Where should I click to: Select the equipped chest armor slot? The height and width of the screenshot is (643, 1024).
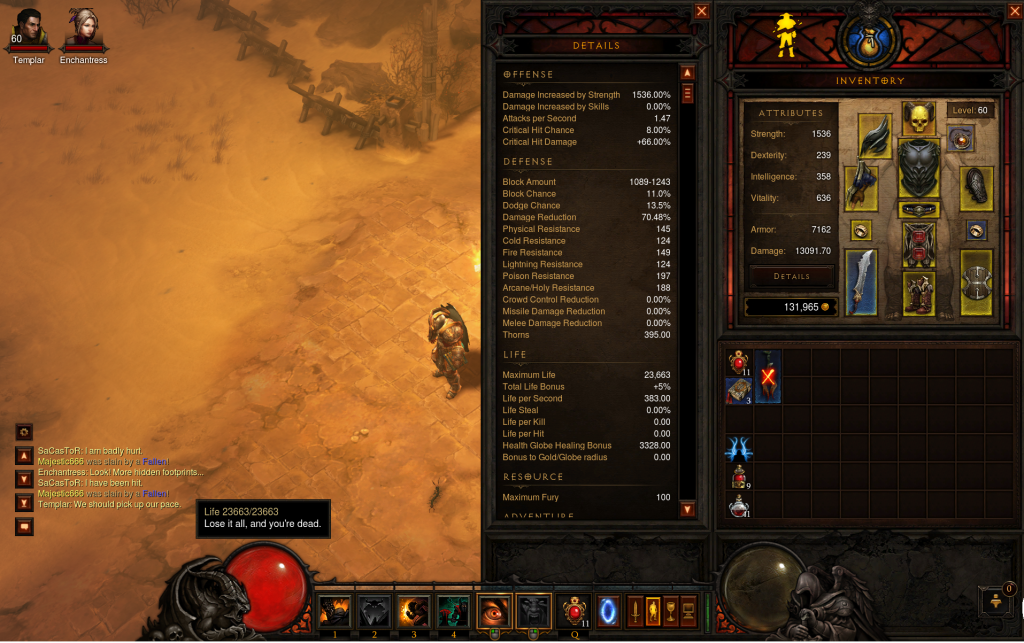point(918,168)
